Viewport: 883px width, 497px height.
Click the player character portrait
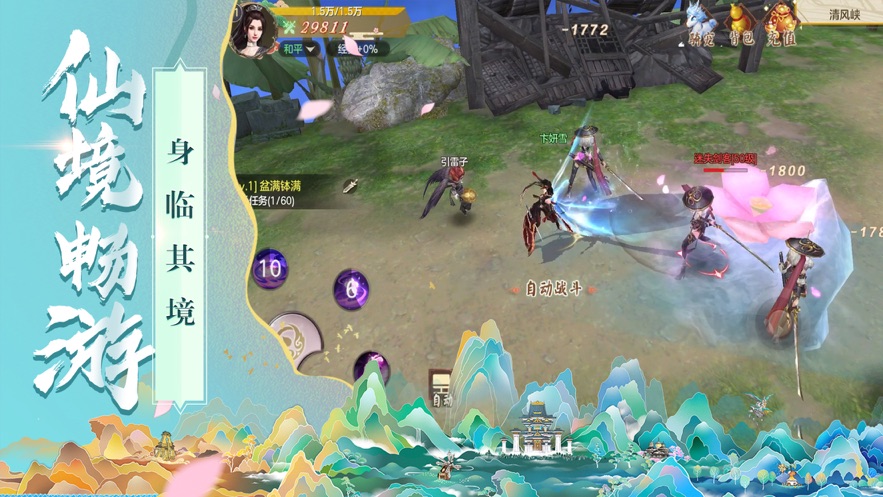[x=253, y=29]
